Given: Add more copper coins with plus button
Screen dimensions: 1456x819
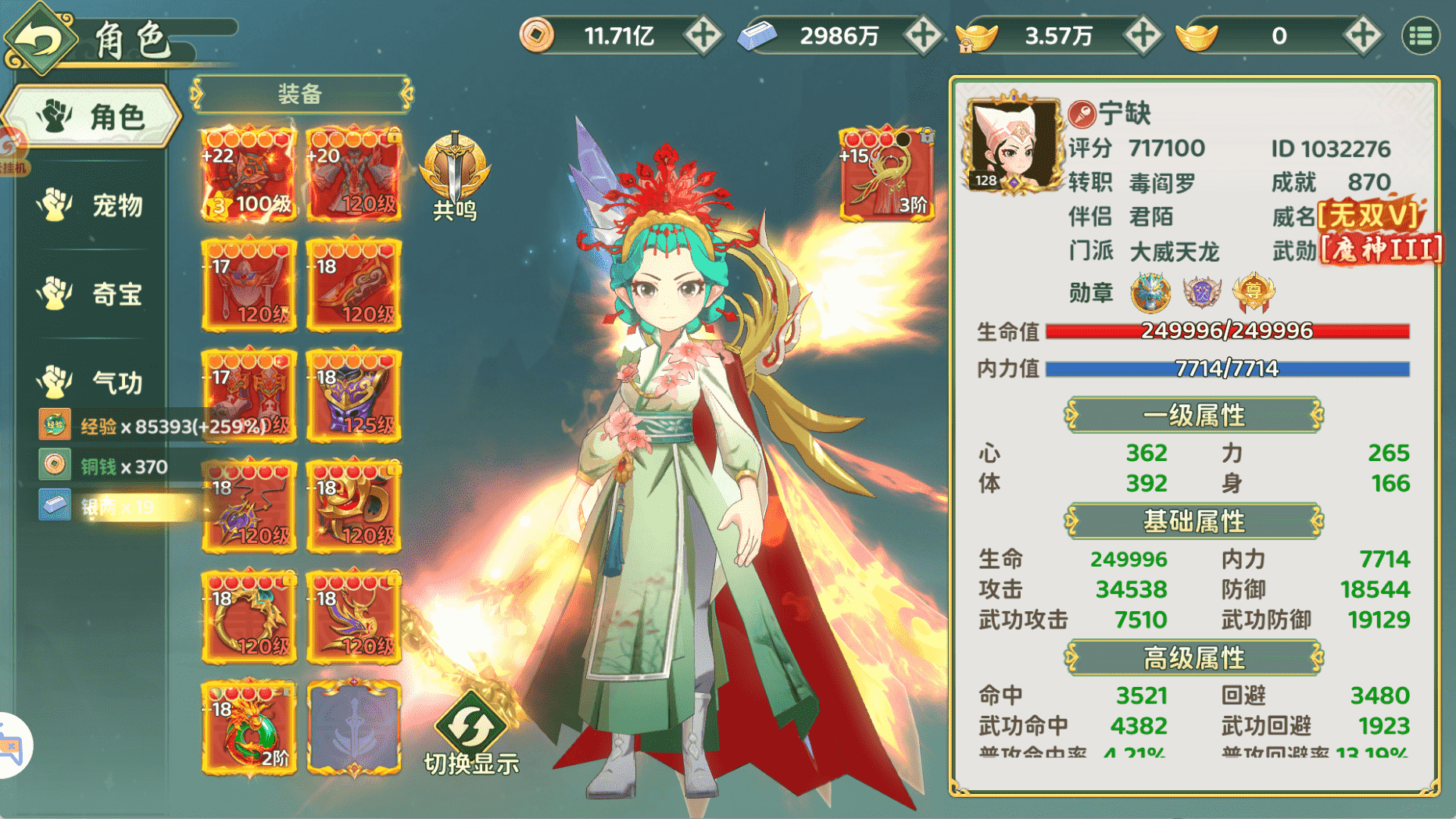Looking at the screenshot, I should tap(703, 36).
